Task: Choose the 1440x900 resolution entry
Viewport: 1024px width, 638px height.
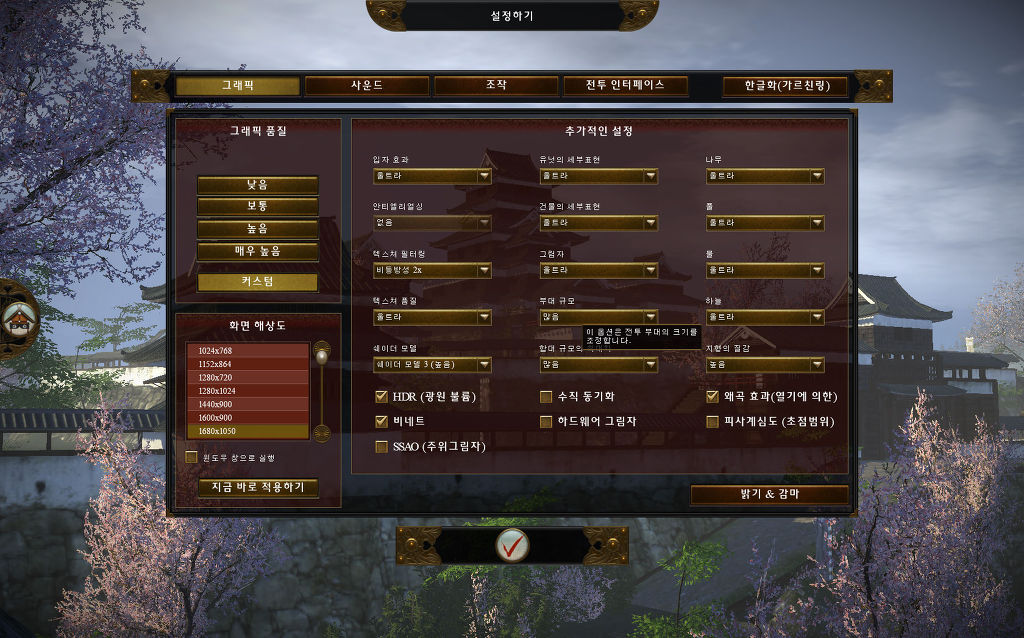Action: click(247, 404)
